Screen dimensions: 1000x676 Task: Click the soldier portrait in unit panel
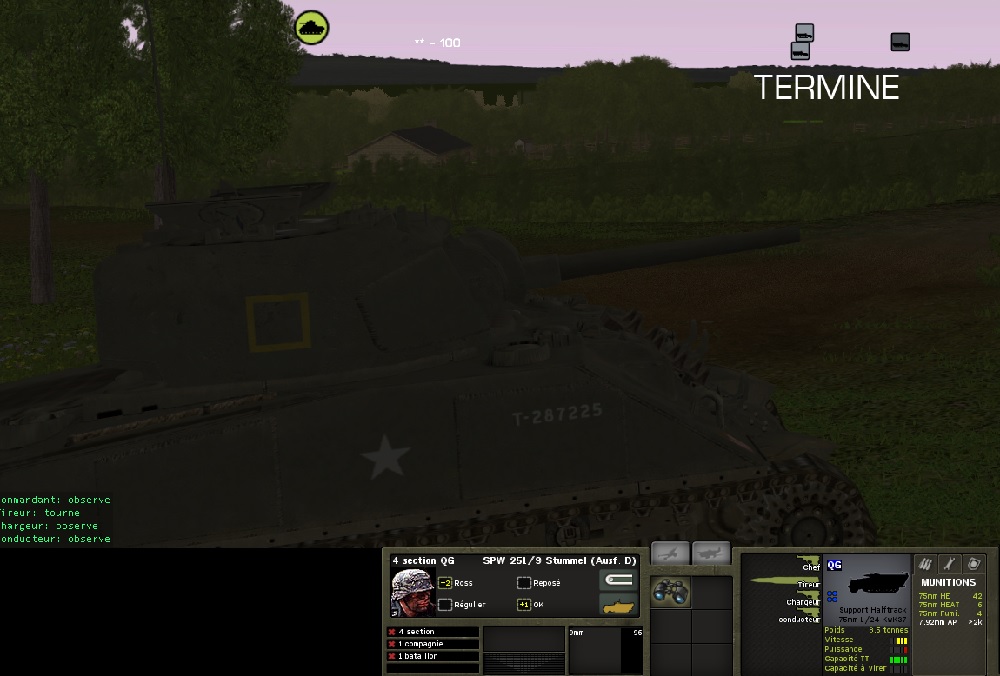coord(412,593)
